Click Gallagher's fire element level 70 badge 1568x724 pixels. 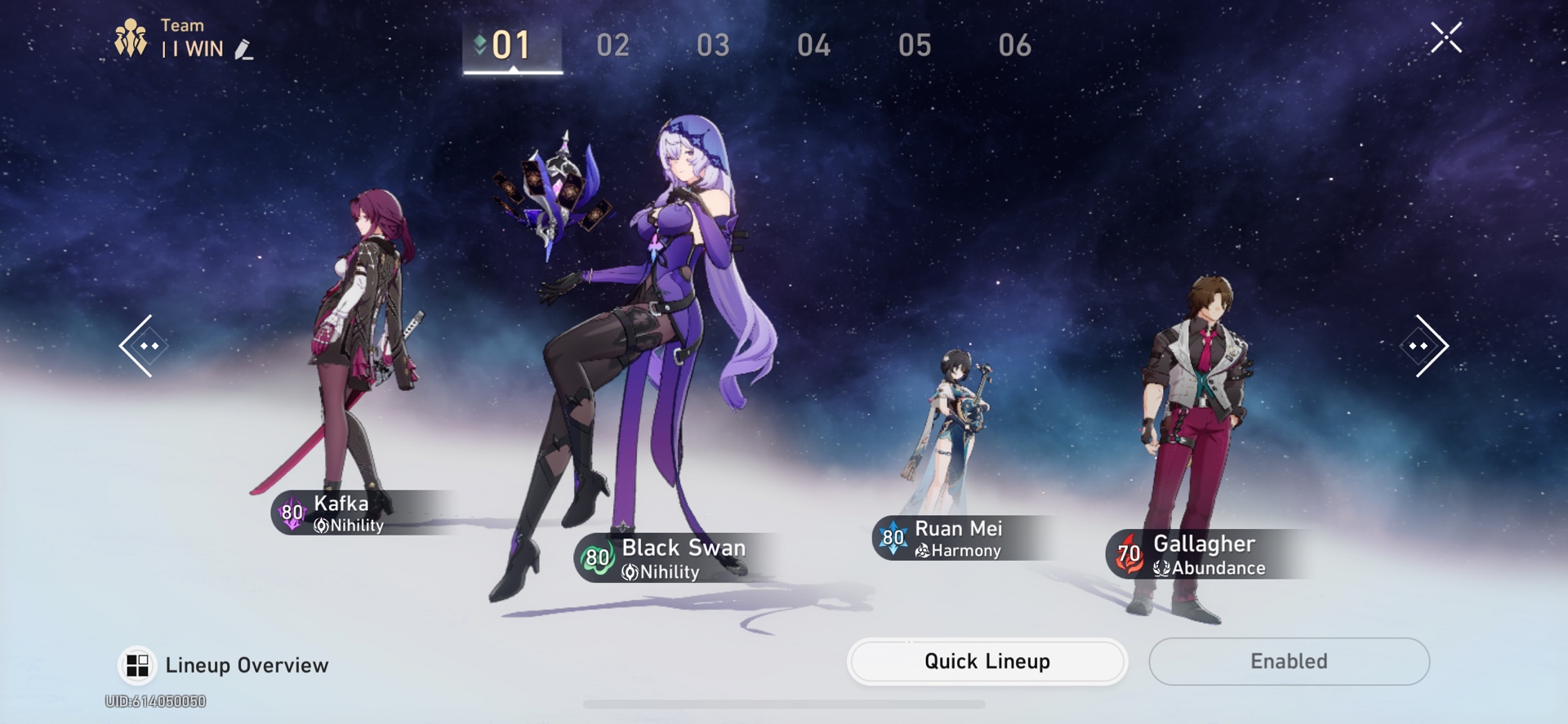(x=1131, y=553)
